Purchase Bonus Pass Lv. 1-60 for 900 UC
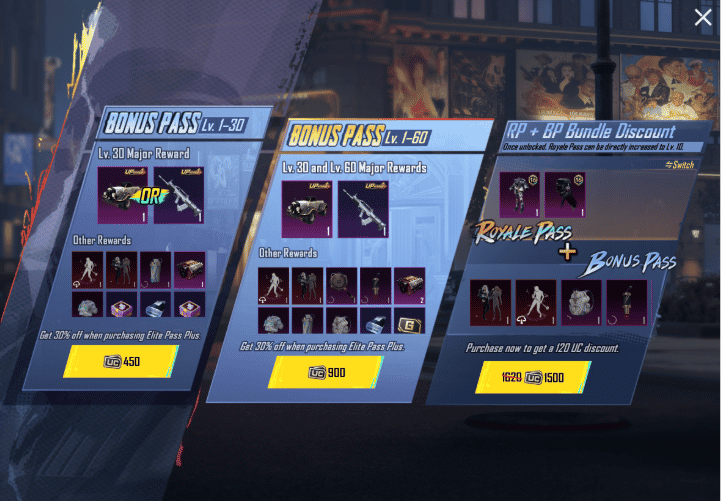Screen dimensions: 721x501 [327, 372]
